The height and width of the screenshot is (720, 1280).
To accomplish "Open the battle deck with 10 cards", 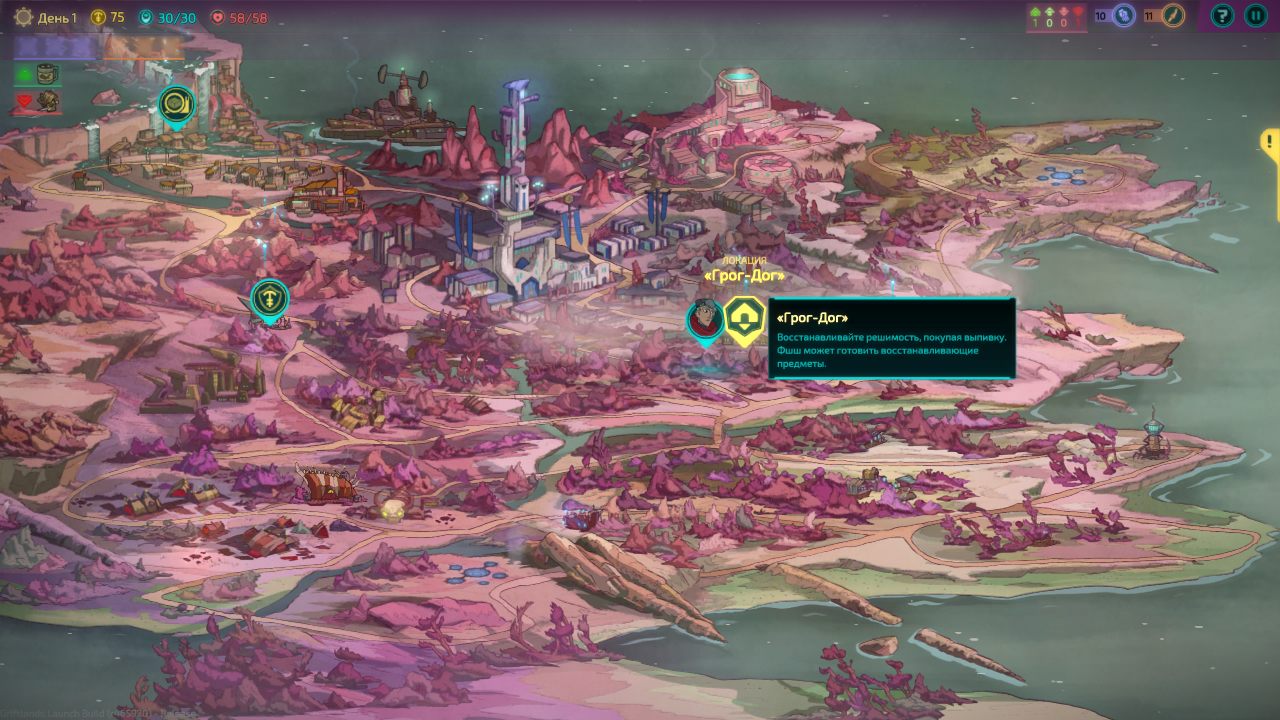I will click(x=1123, y=15).
